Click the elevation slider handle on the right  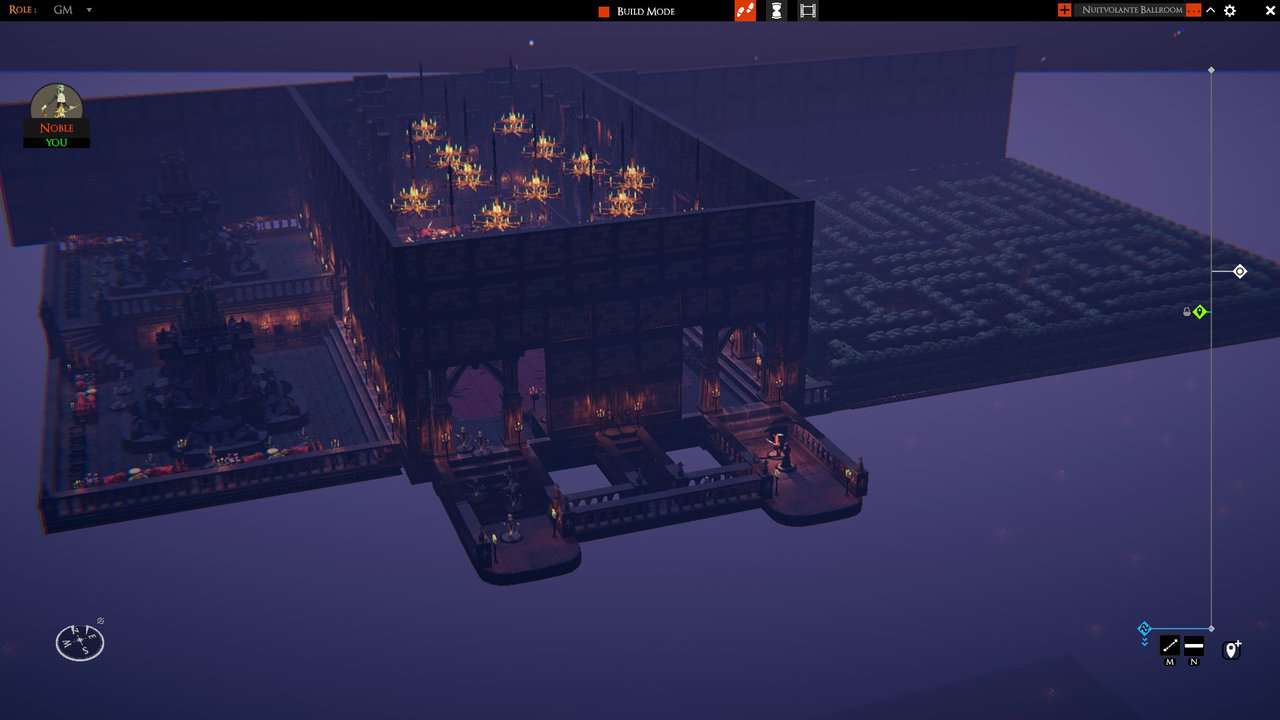point(1239,271)
